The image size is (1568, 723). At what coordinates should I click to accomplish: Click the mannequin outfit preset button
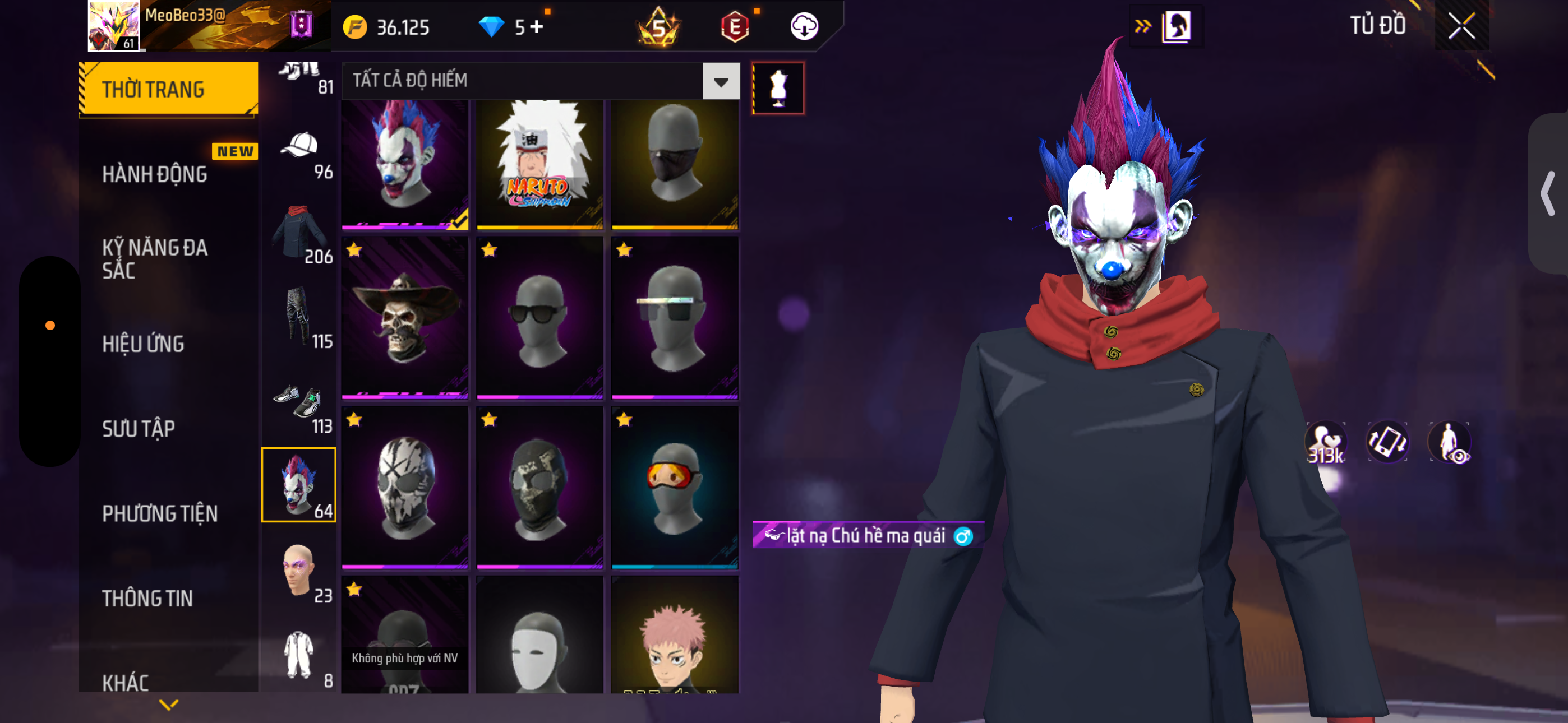pyautogui.click(x=778, y=88)
